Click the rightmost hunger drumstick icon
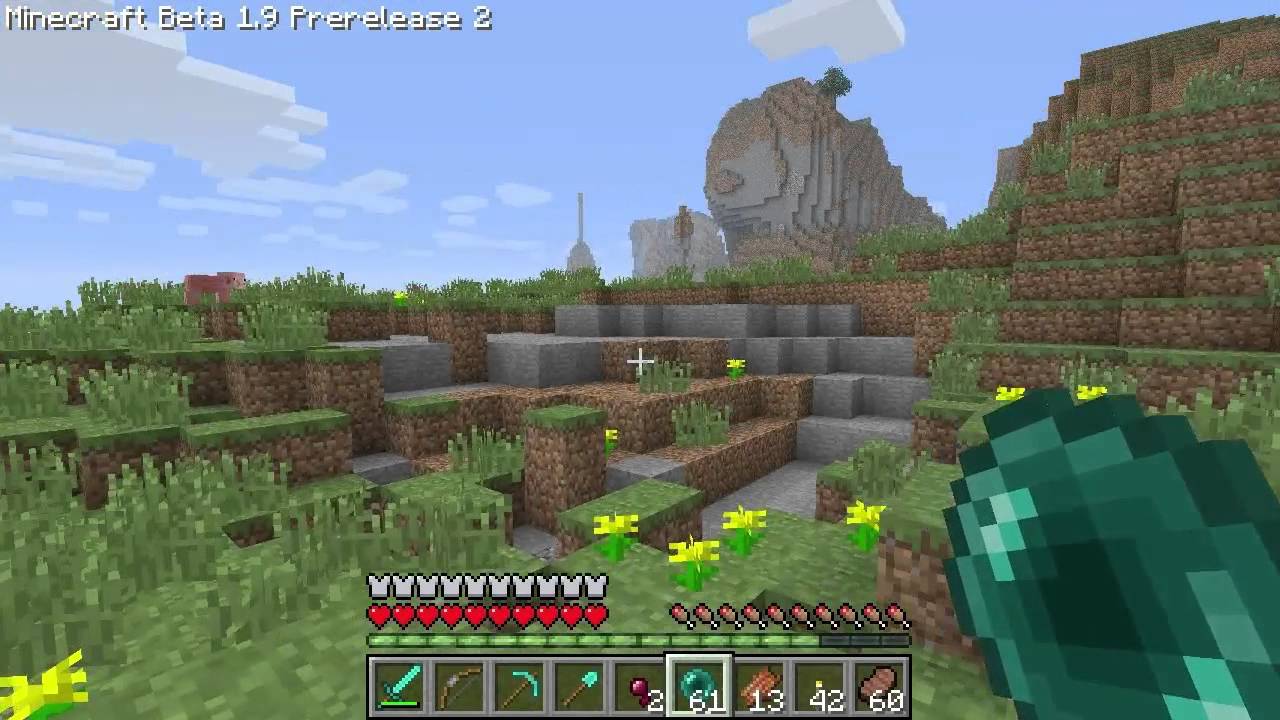Viewport: 1280px width, 720px height. click(898, 610)
